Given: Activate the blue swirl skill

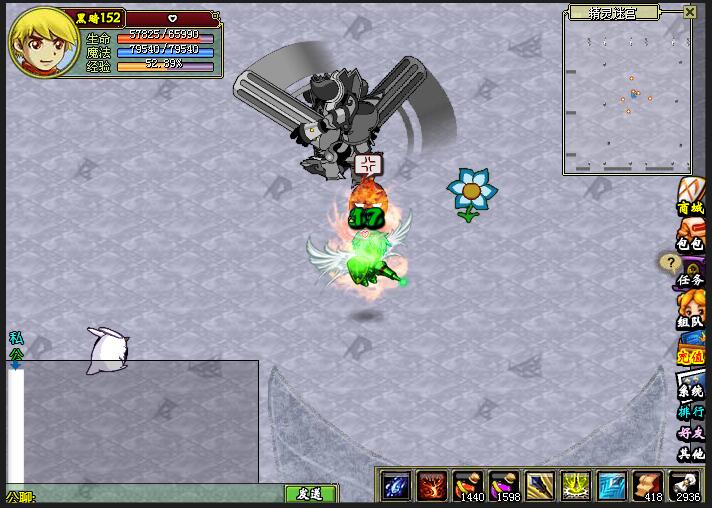Looking at the screenshot, I should [x=397, y=486].
